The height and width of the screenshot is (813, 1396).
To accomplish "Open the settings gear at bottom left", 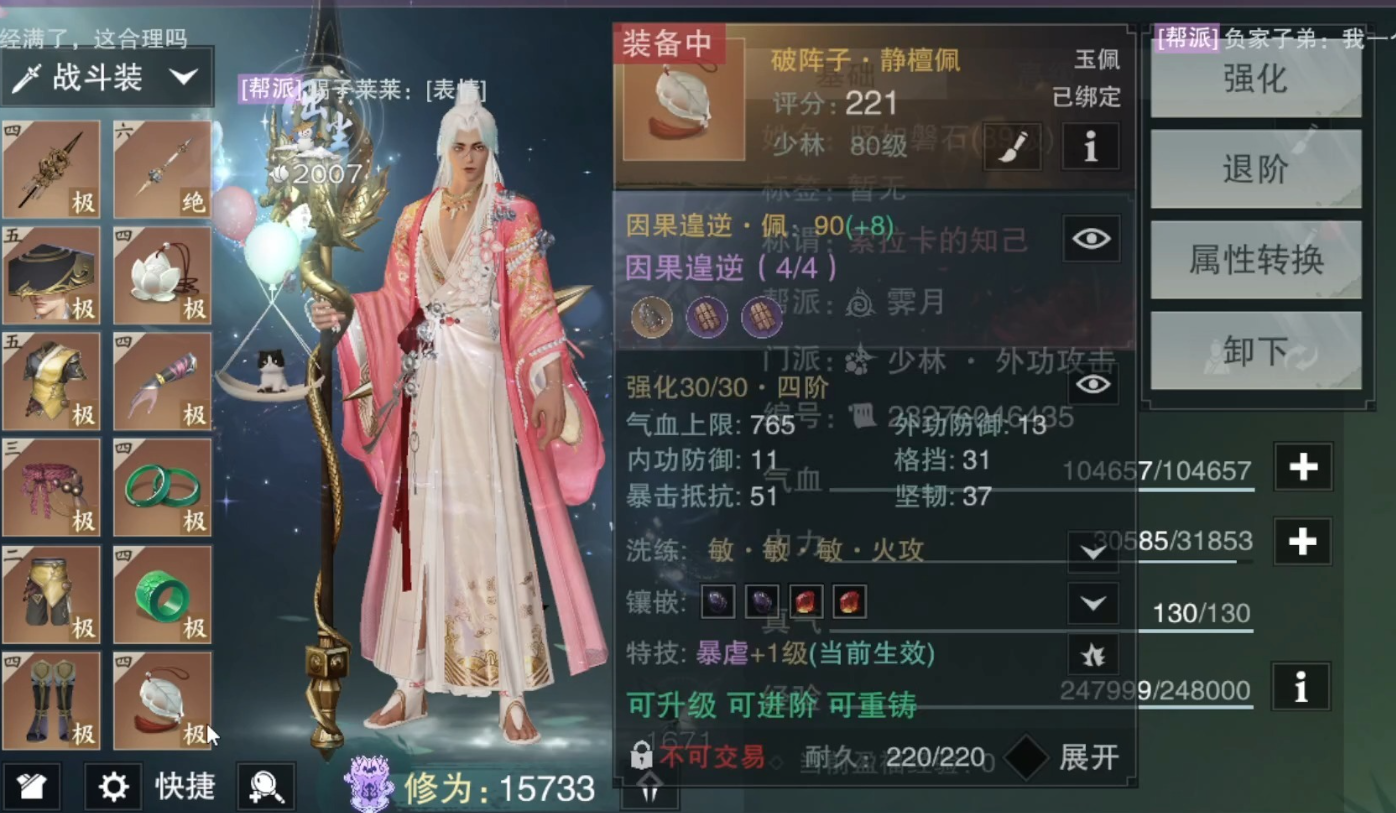I will pos(113,786).
